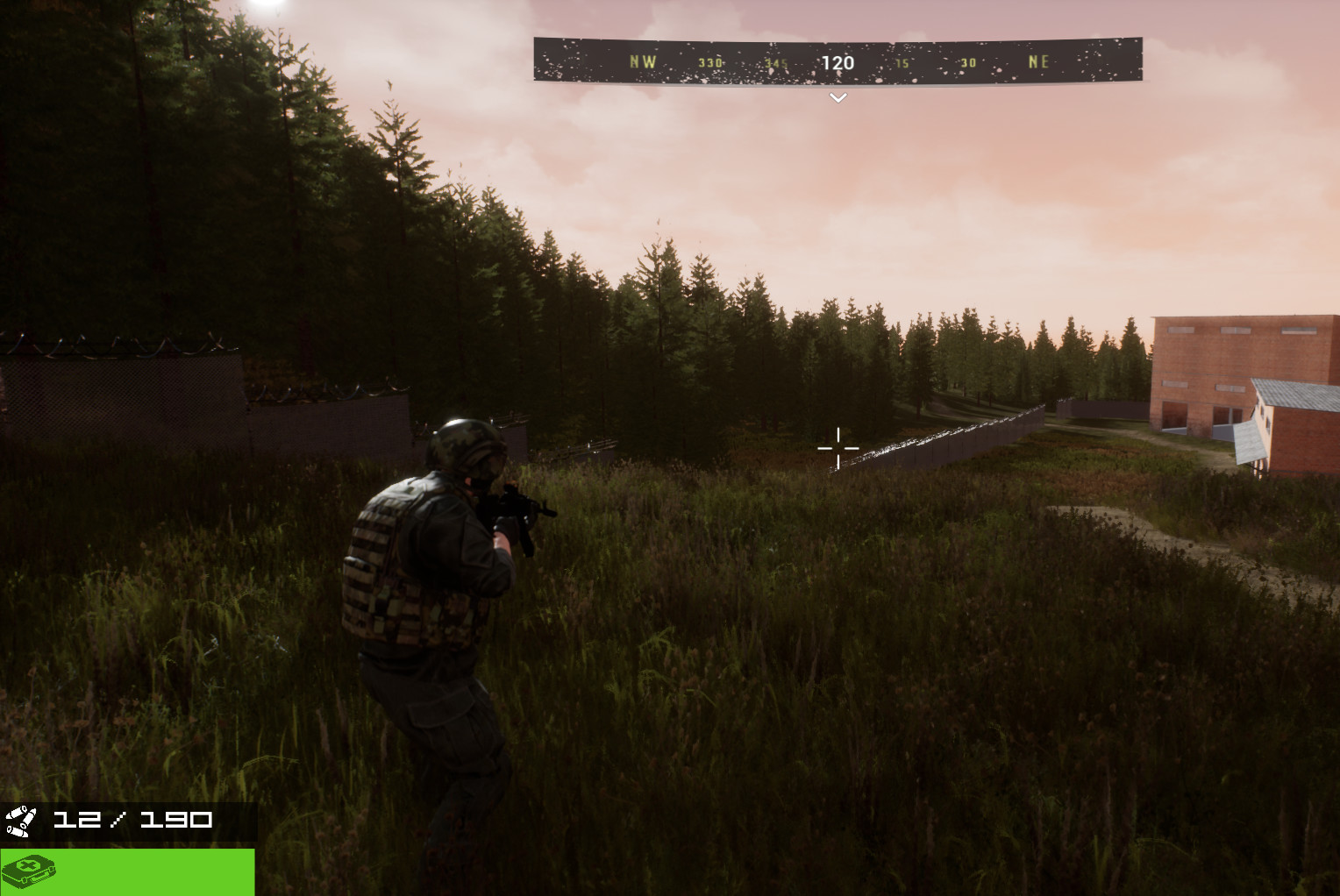Click the 30 bearing mark on the compass
Screen dimensions: 1340x896
click(x=967, y=62)
